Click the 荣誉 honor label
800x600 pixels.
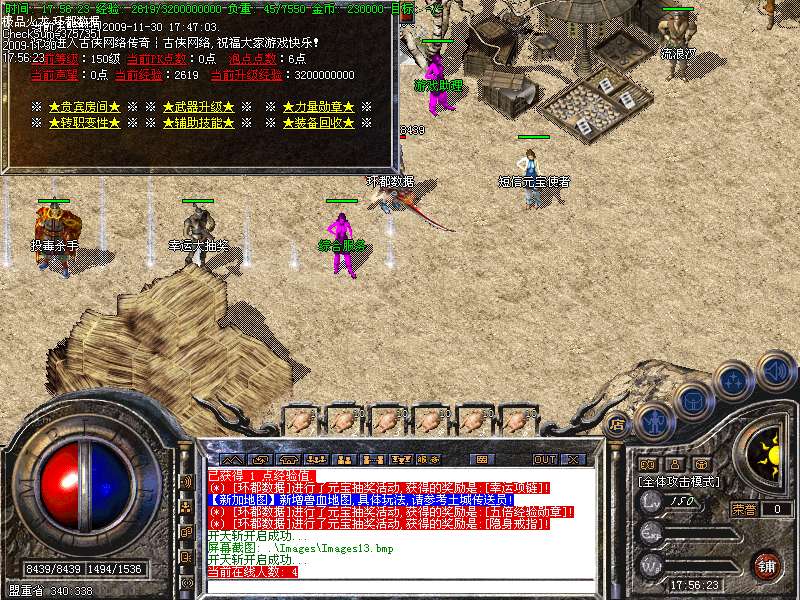pos(743,509)
